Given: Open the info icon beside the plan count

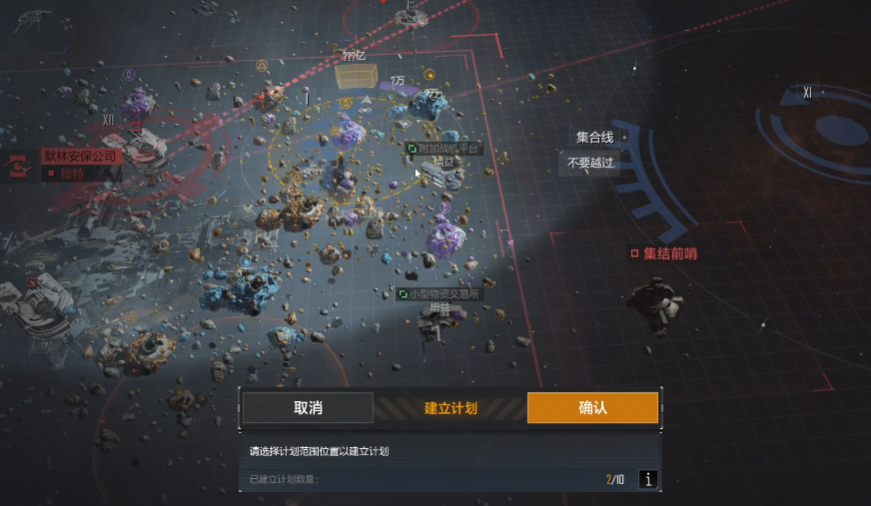Looking at the screenshot, I should point(648,480).
